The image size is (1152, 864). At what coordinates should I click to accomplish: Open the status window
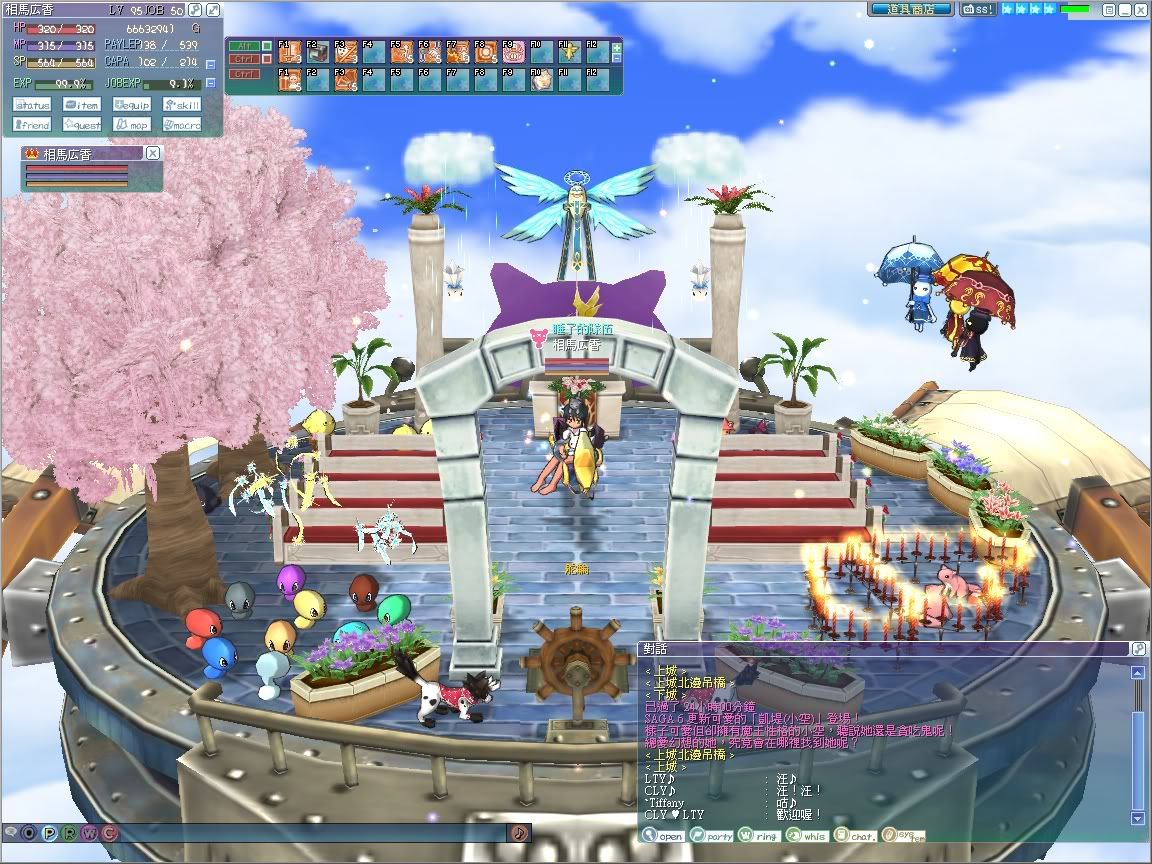pos(33,105)
